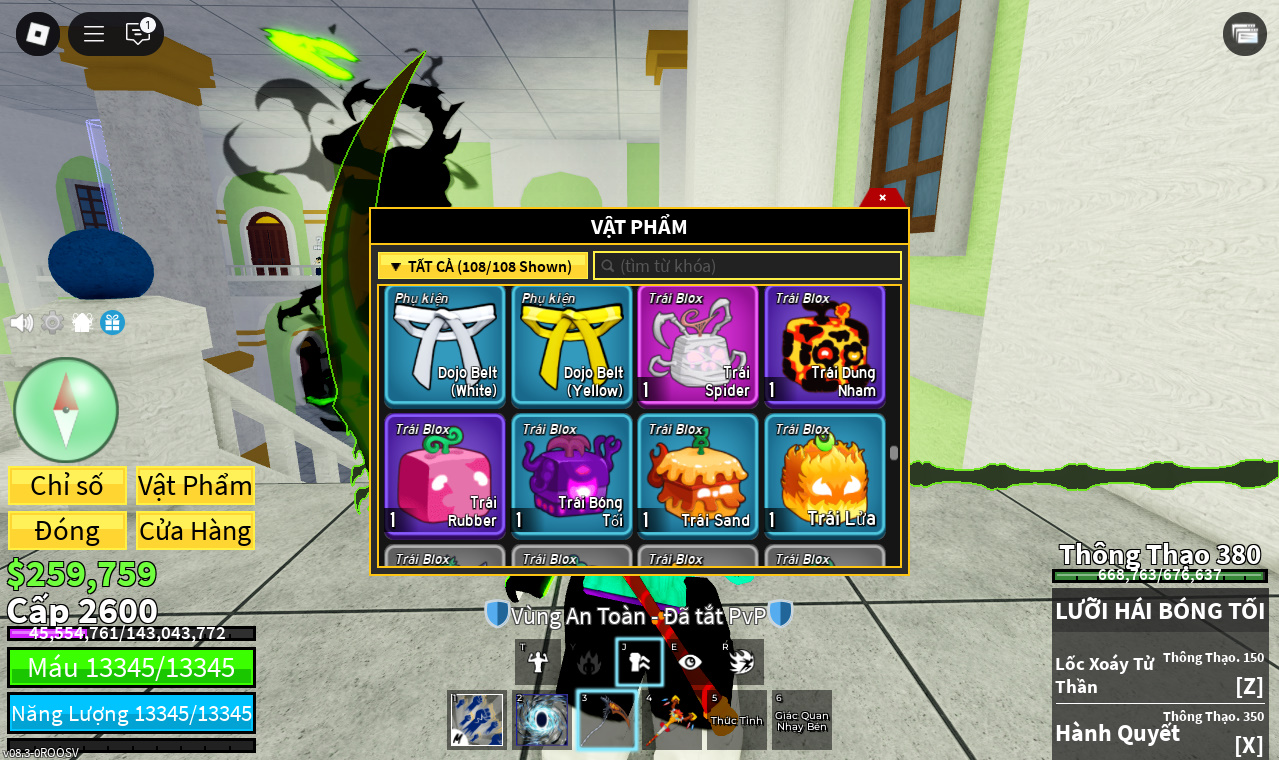
Task: Click the Vật Phẩm items button
Action: 195,486
